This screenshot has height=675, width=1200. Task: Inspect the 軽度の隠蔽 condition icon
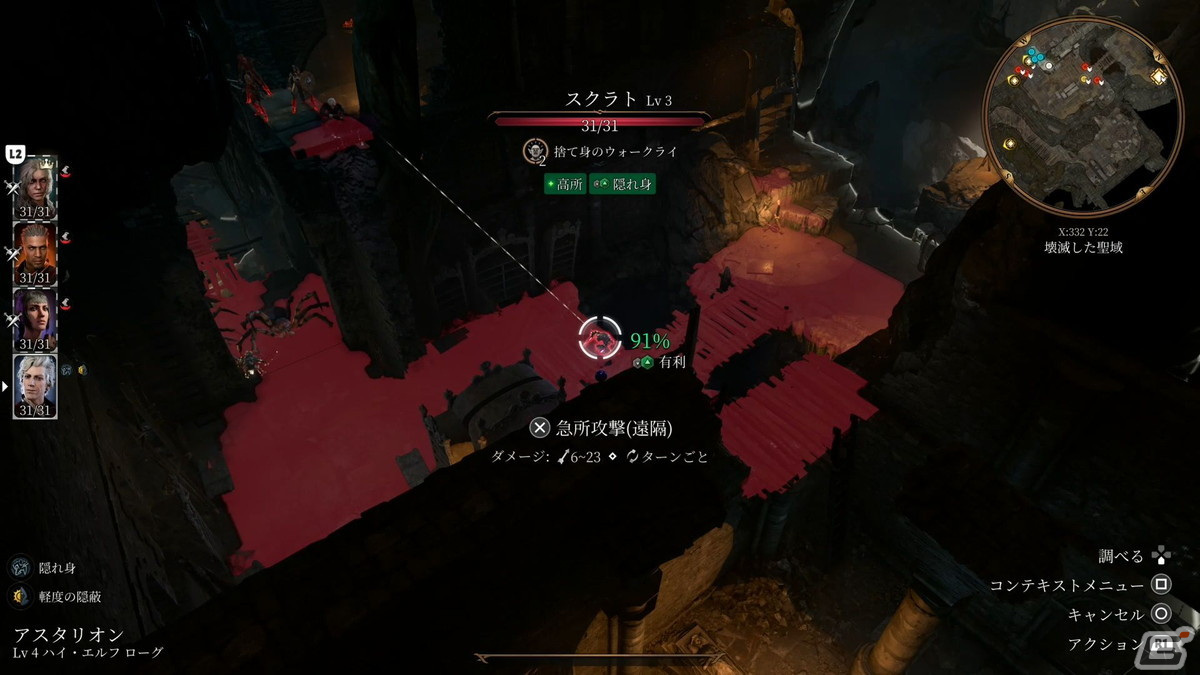(x=20, y=597)
